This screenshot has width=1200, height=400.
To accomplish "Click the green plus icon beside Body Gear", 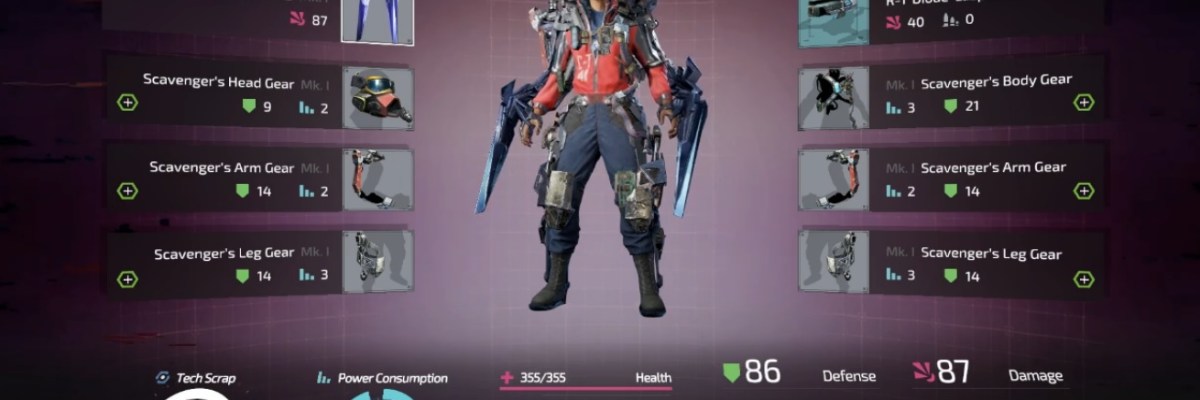I will pyautogui.click(x=1083, y=102).
